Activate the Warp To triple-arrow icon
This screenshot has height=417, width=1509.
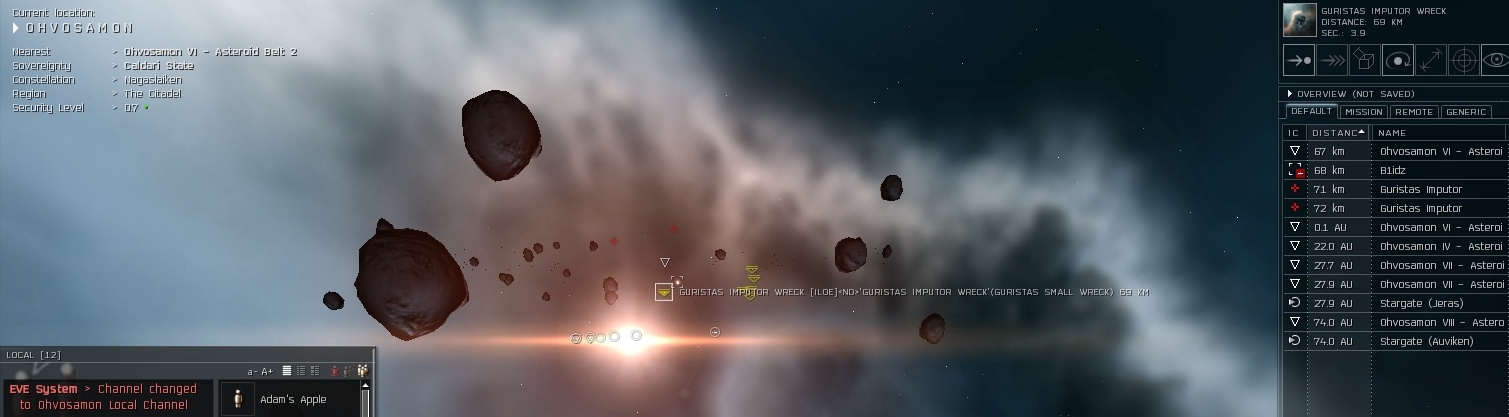[x=1331, y=60]
